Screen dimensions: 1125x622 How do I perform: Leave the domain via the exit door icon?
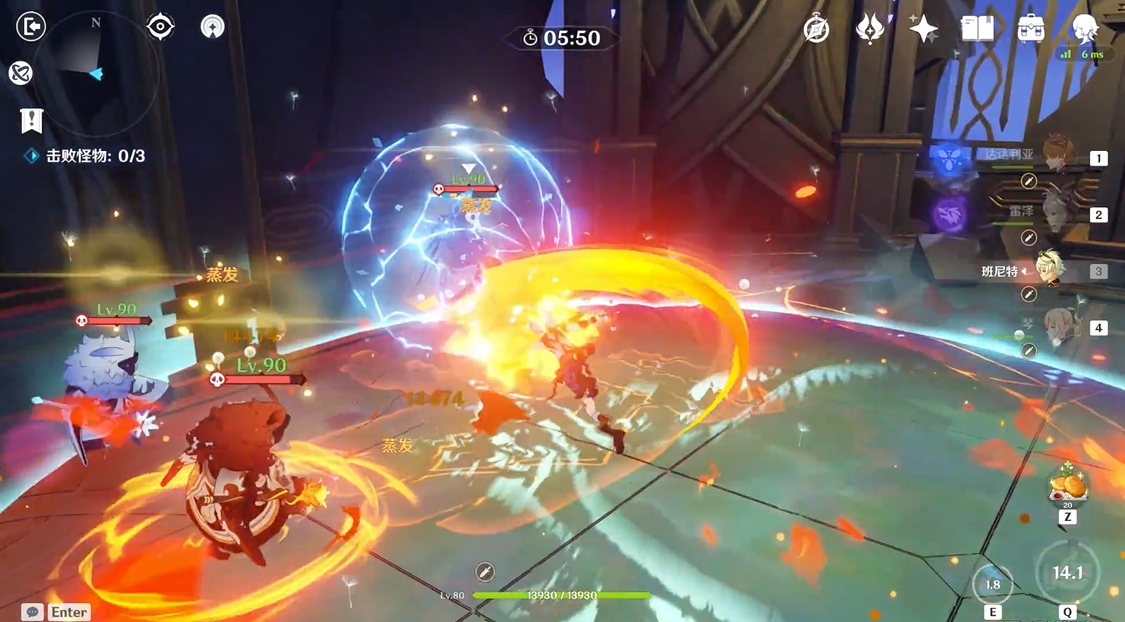click(x=31, y=26)
